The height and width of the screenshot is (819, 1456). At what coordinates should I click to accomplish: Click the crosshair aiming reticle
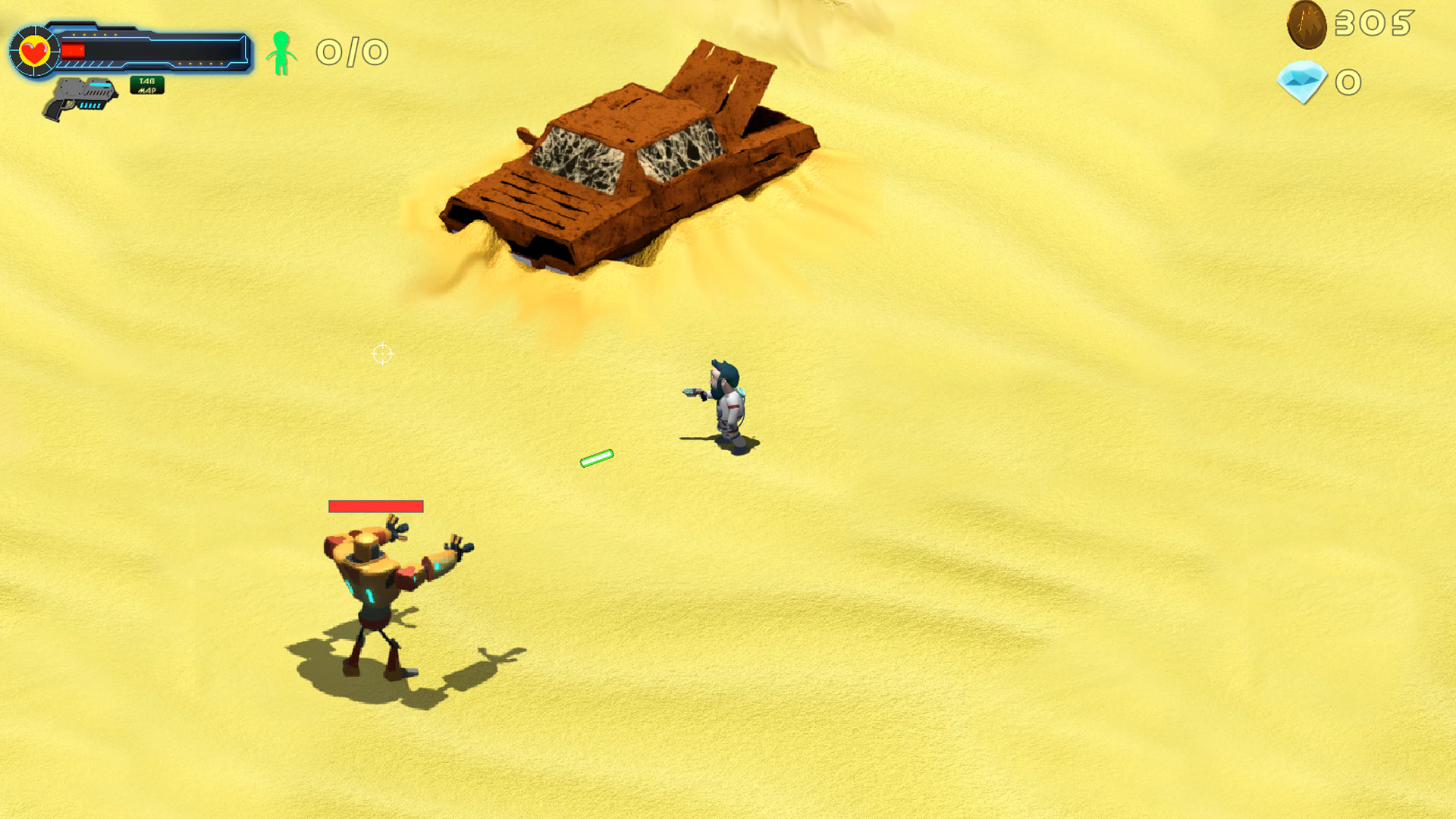[381, 354]
